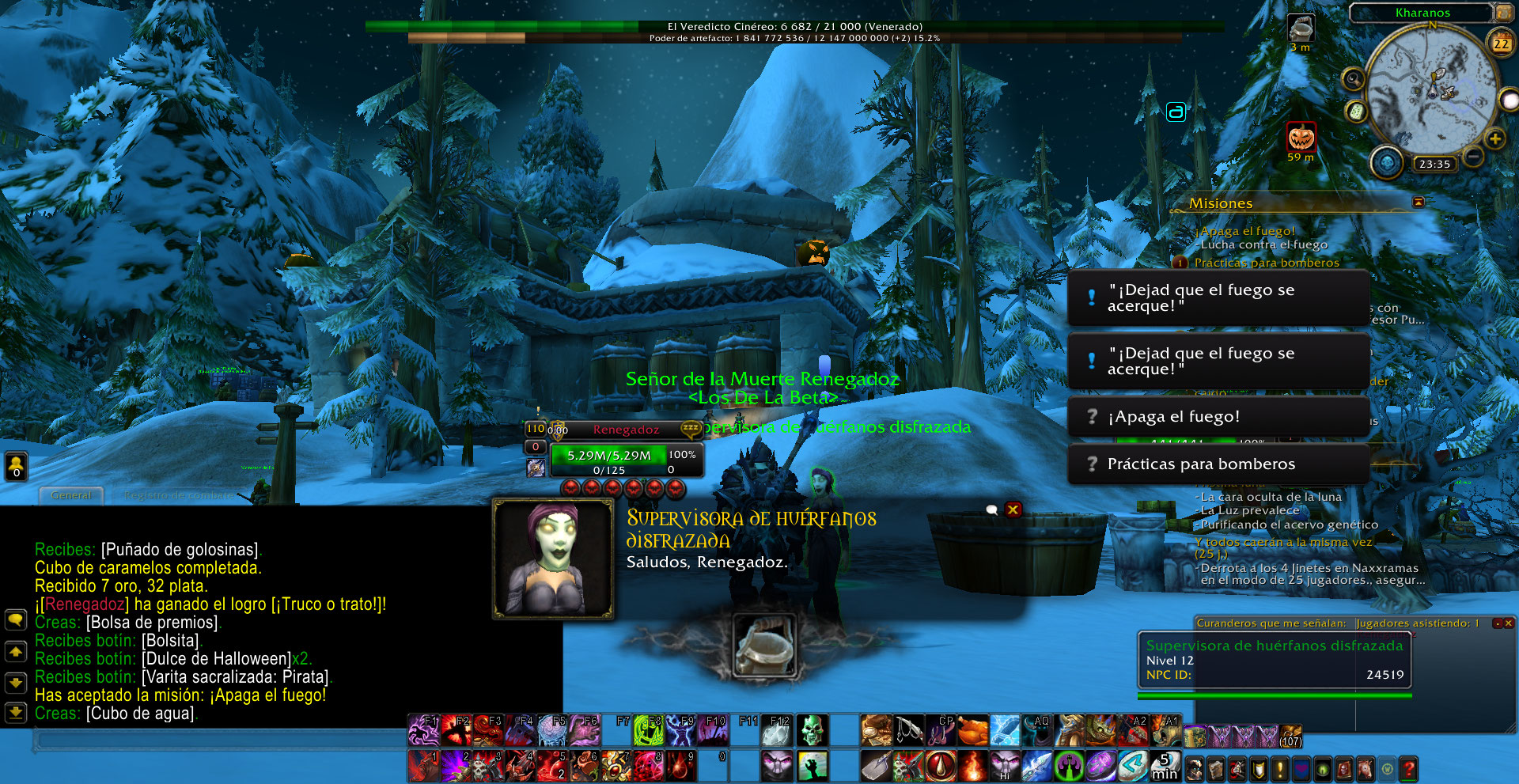Click the red question mark help button
The image size is (1519, 784).
[1408, 768]
